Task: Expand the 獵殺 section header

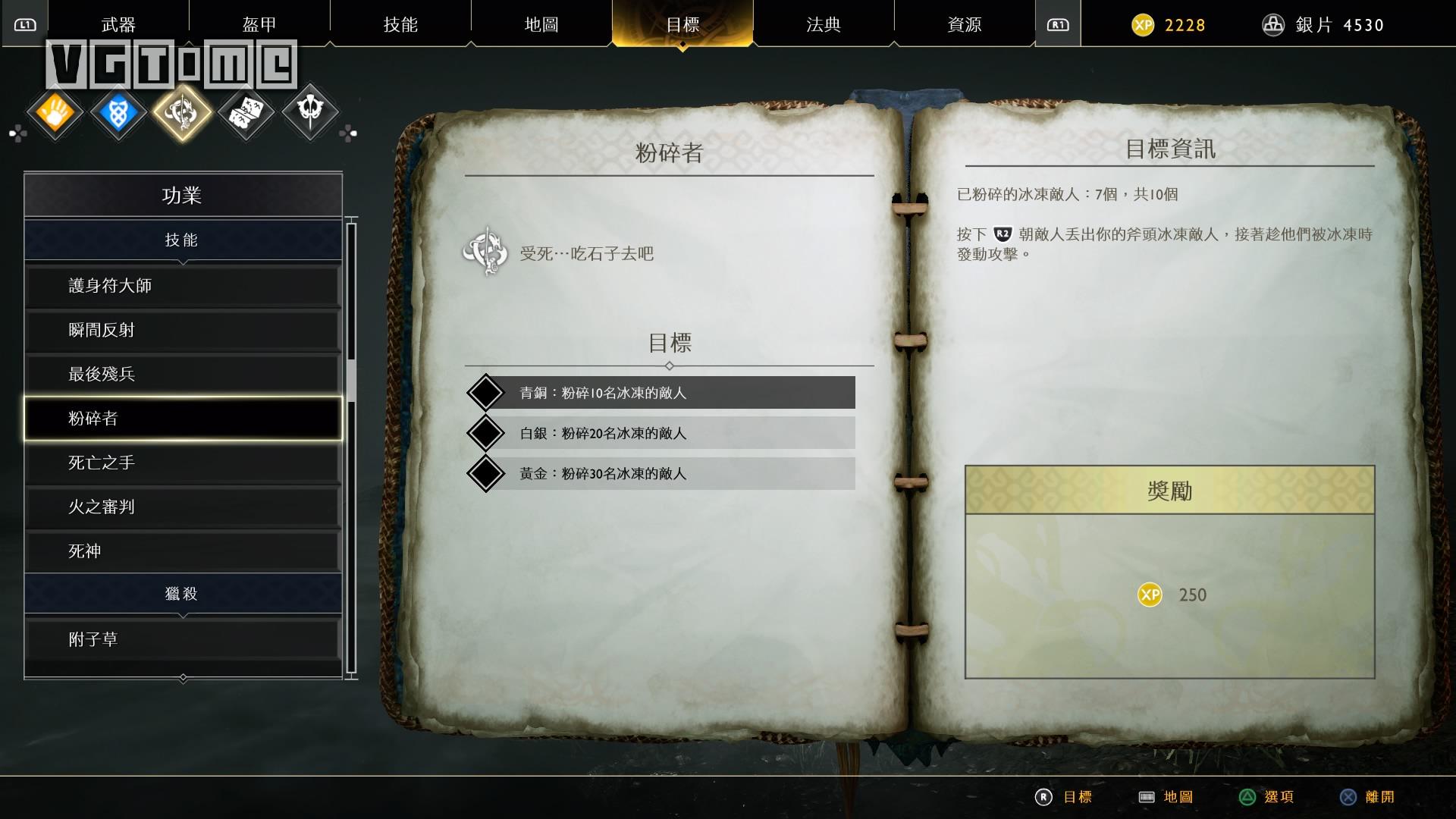Action: (182, 595)
